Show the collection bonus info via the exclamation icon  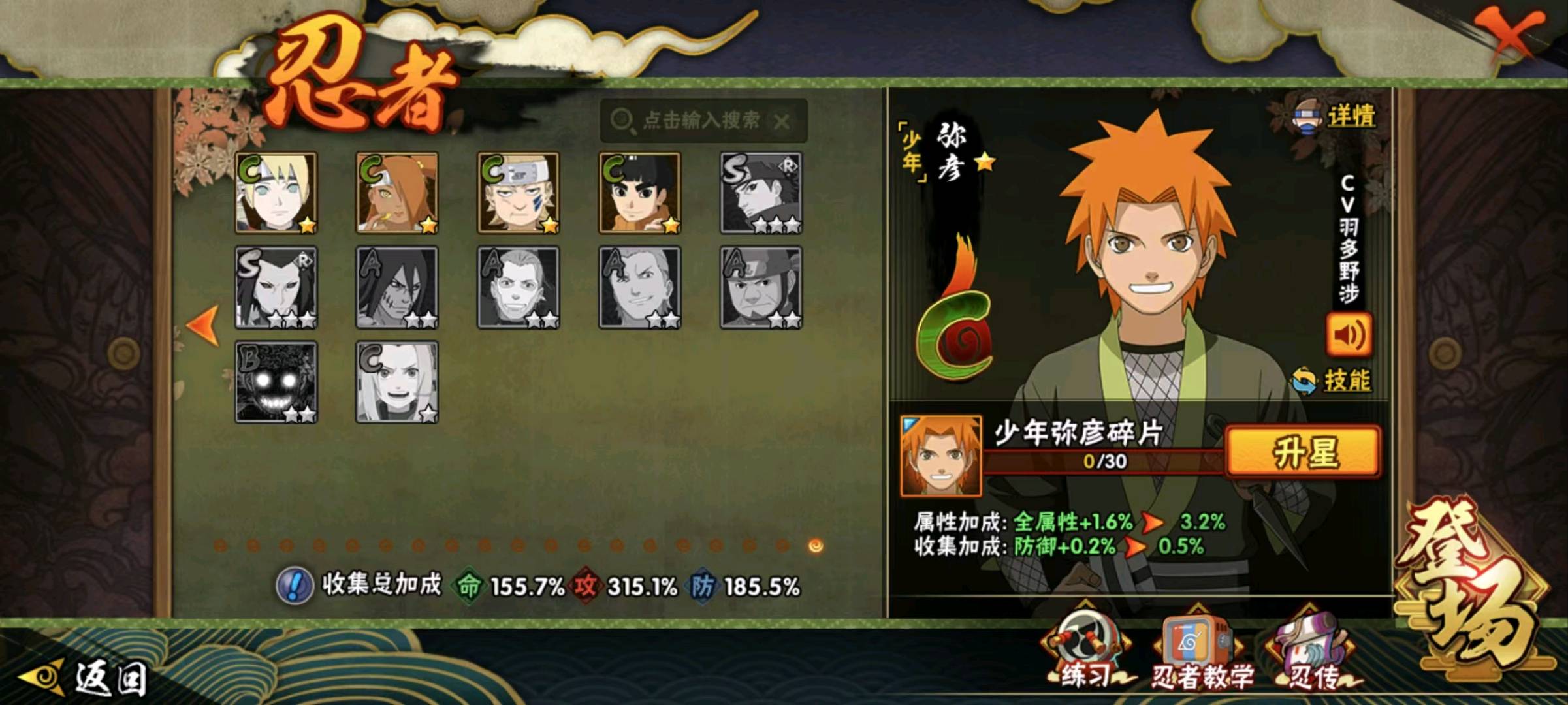[x=295, y=586]
